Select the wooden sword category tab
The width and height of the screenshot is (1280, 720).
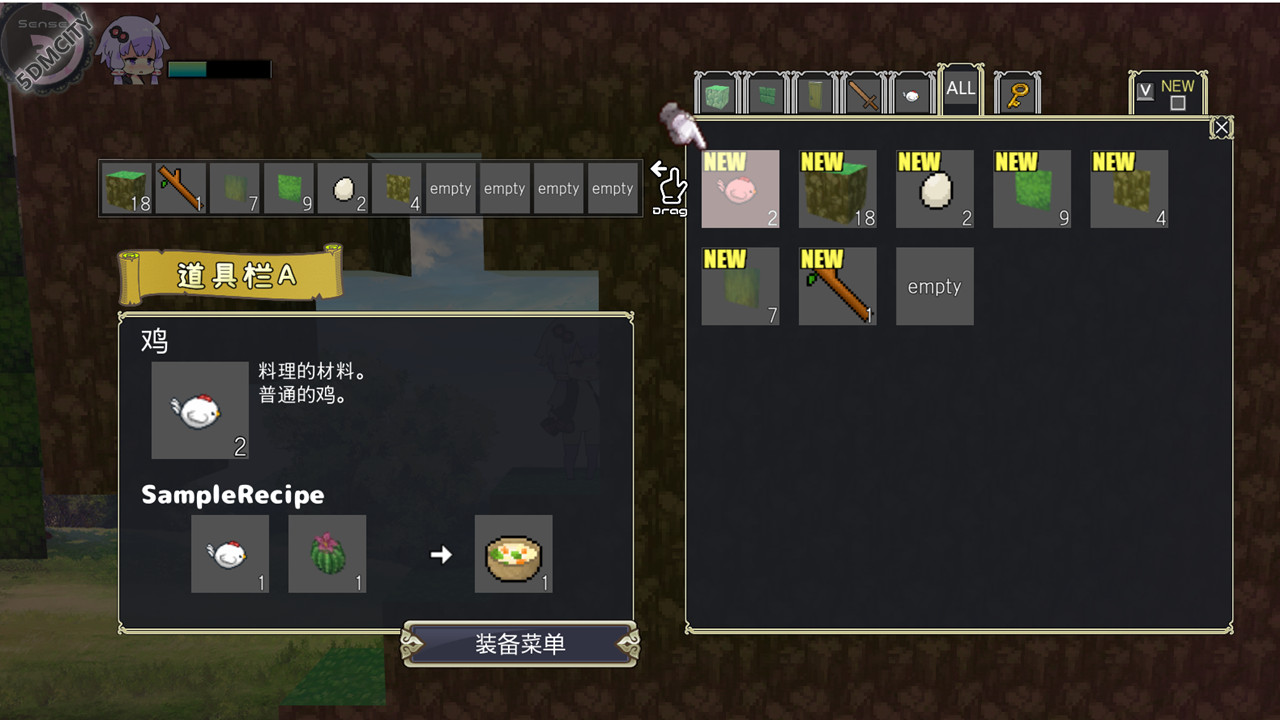tap(863, 97)
